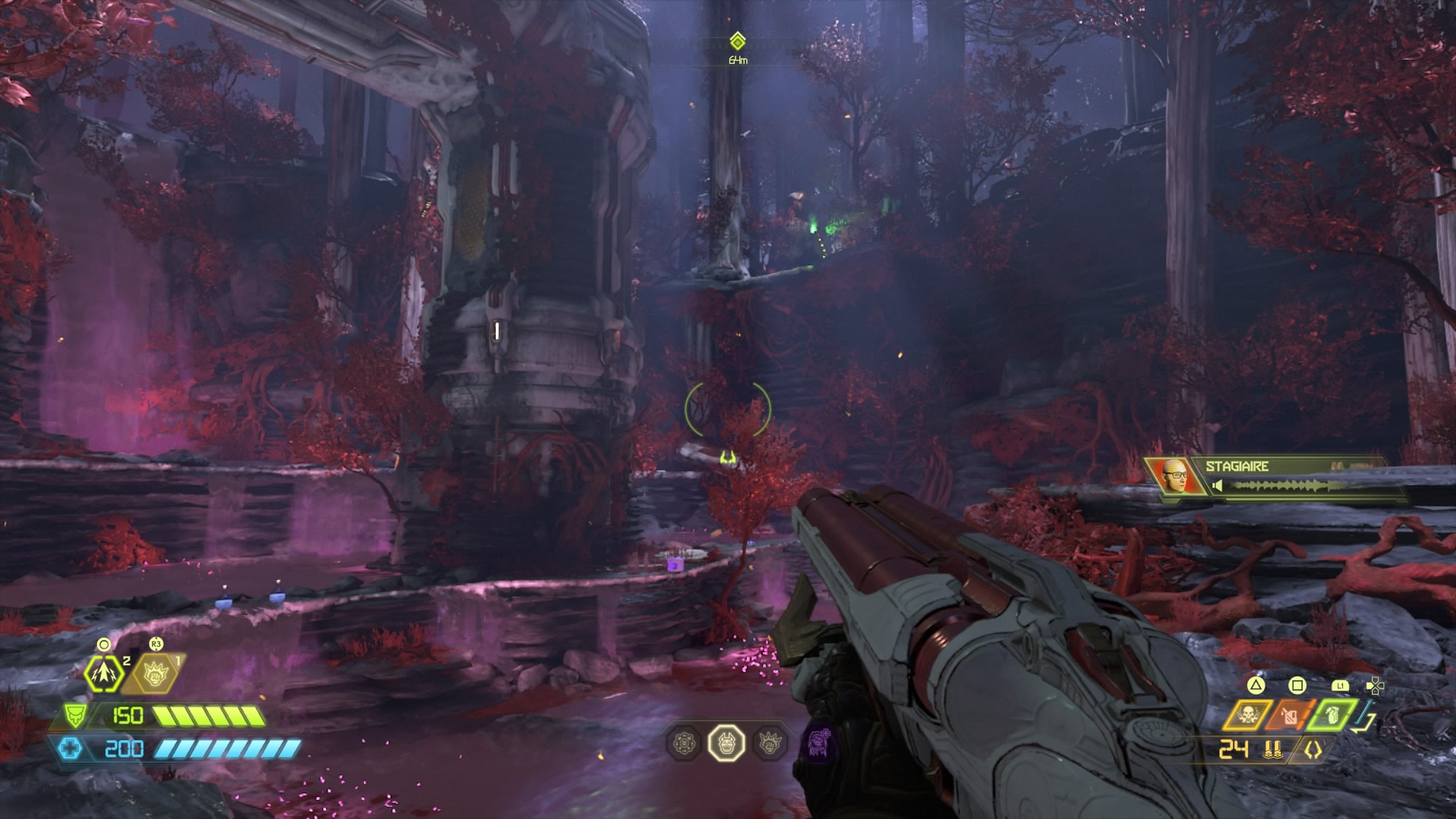Image resolution: width=1456 pixels, height=819 pixels.
Task: Open STAGIAIRE's voice chat panel
Action: click(1295, 478)
